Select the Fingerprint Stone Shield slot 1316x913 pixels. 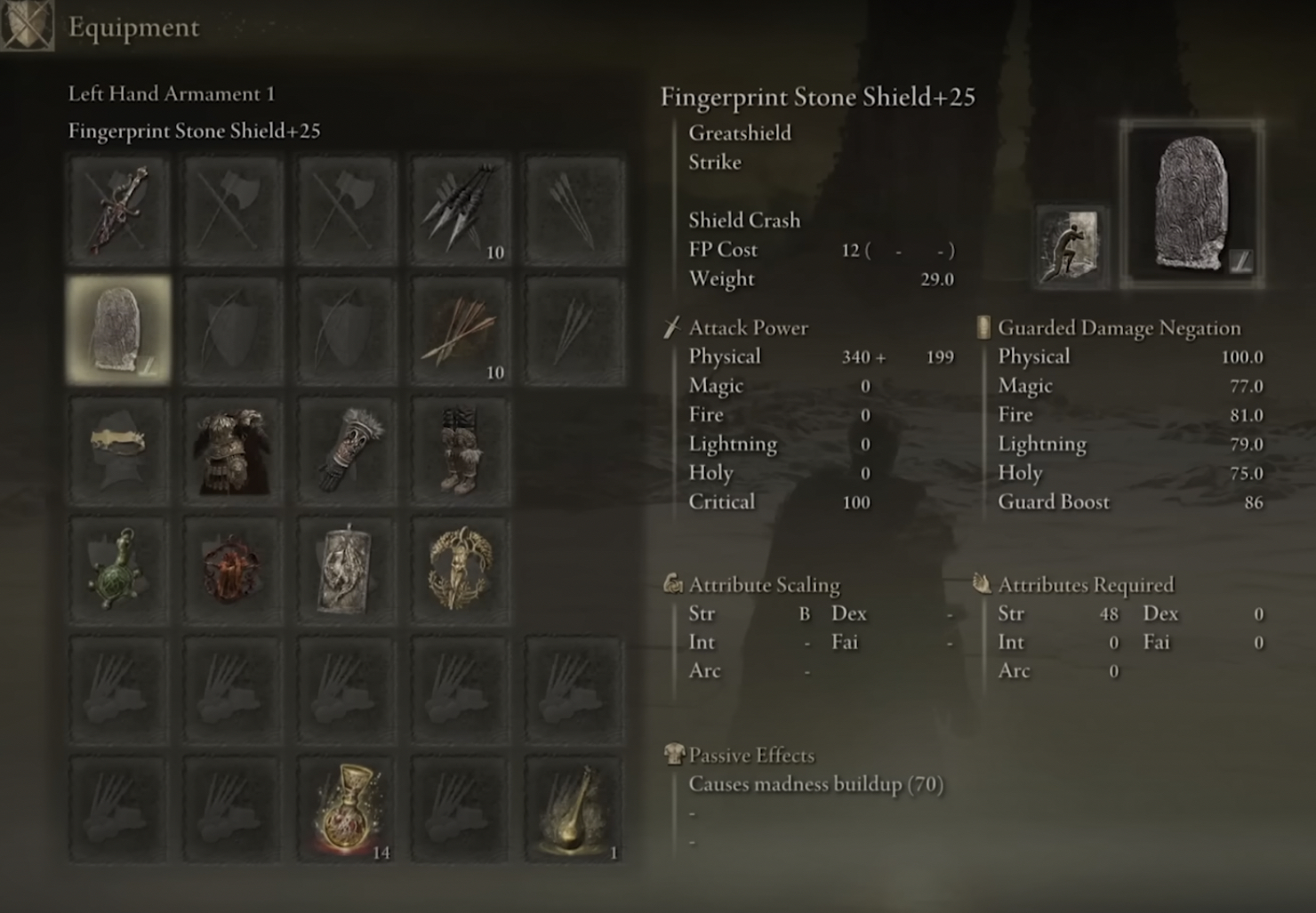(118, 330)
